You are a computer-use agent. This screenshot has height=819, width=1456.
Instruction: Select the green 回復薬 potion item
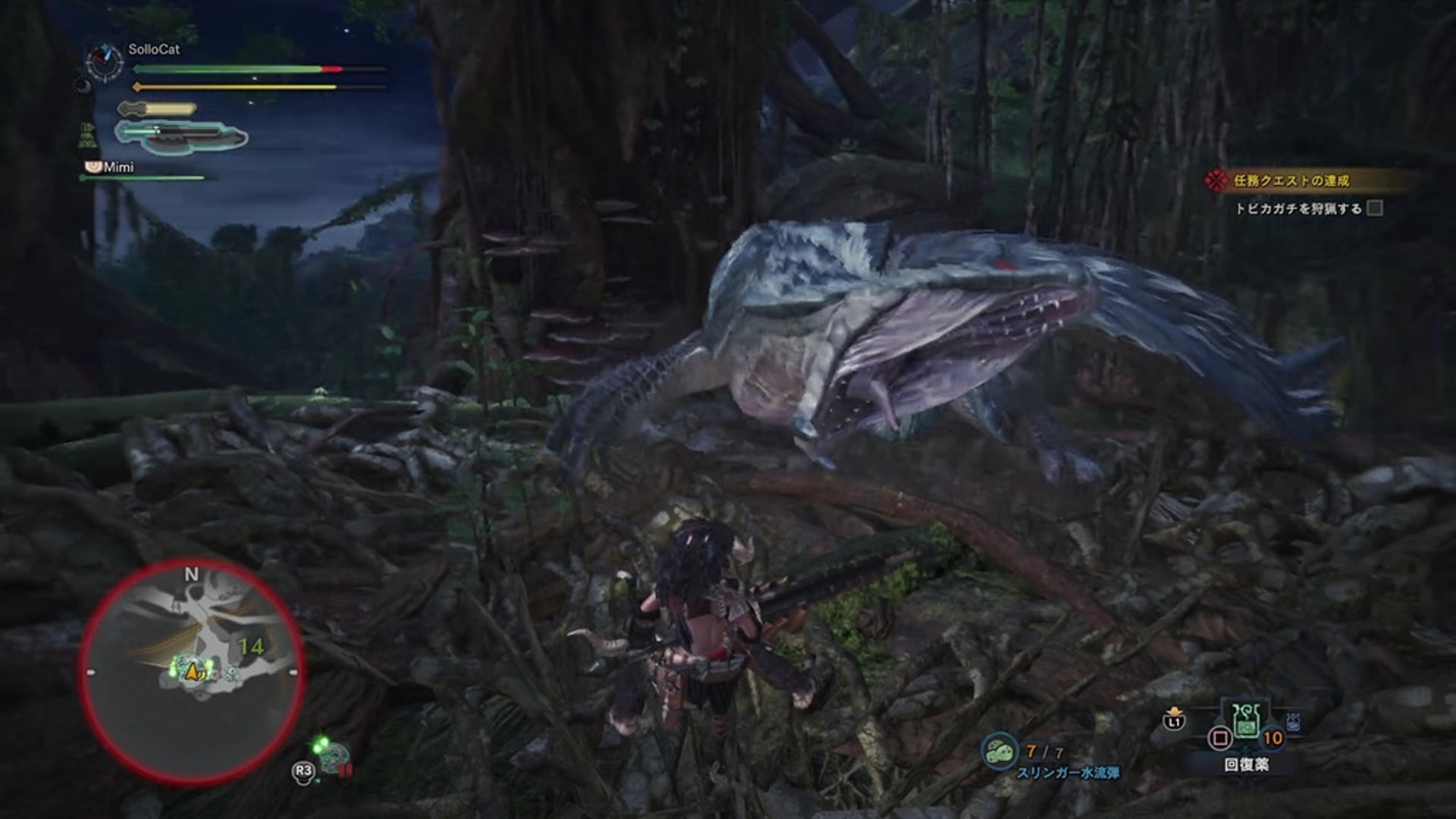point(1245,723)
